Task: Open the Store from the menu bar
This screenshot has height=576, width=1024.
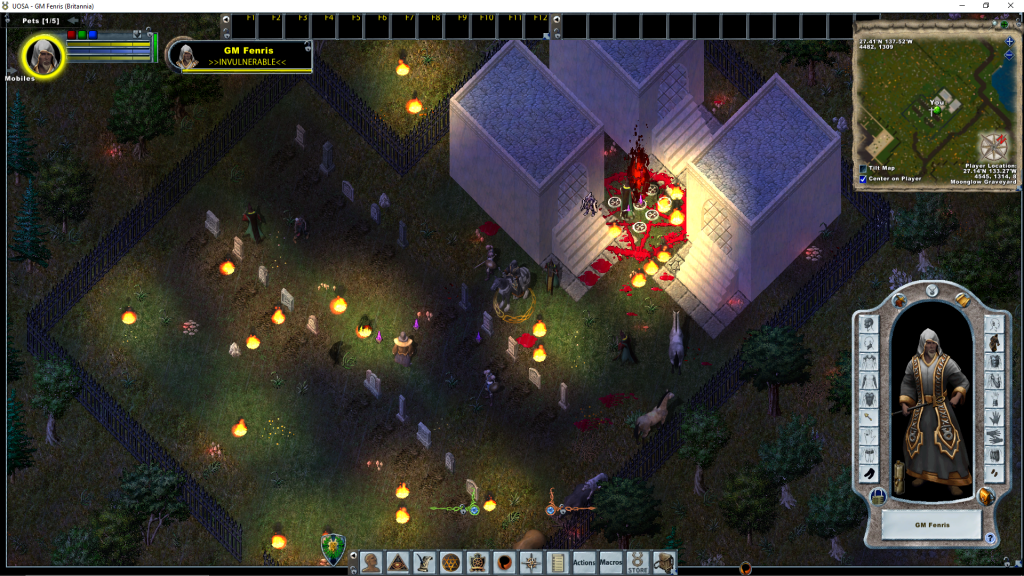Action: coord(637,563)
